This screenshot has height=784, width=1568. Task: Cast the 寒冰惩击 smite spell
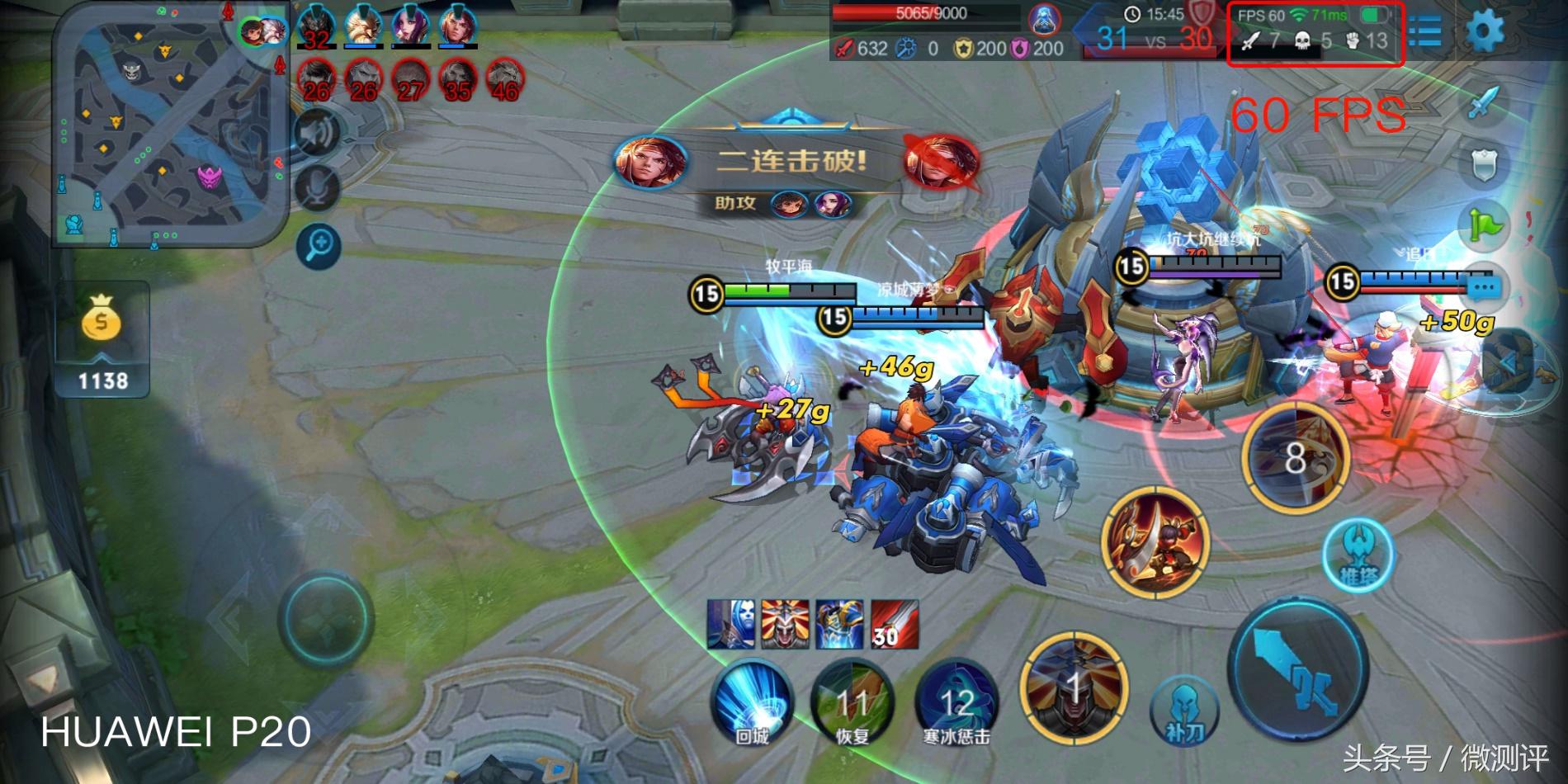(x=956, y=702)
